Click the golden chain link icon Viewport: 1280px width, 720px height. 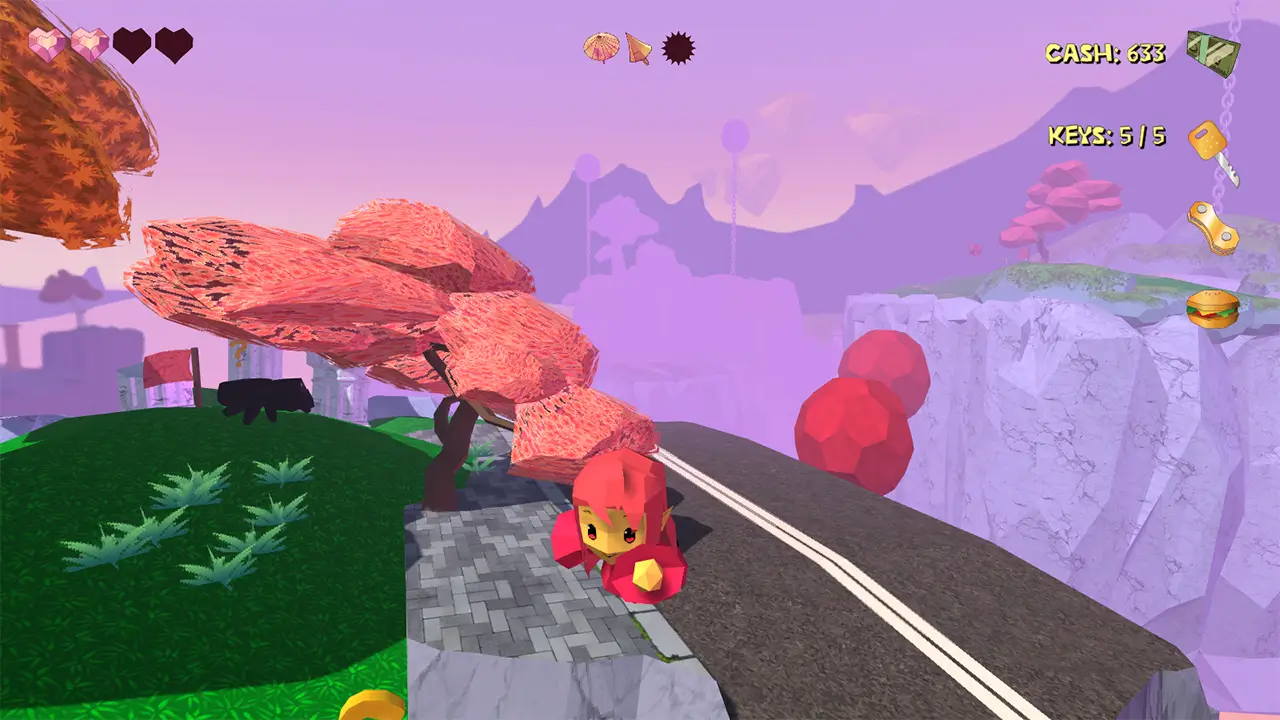coord(1213,226)
